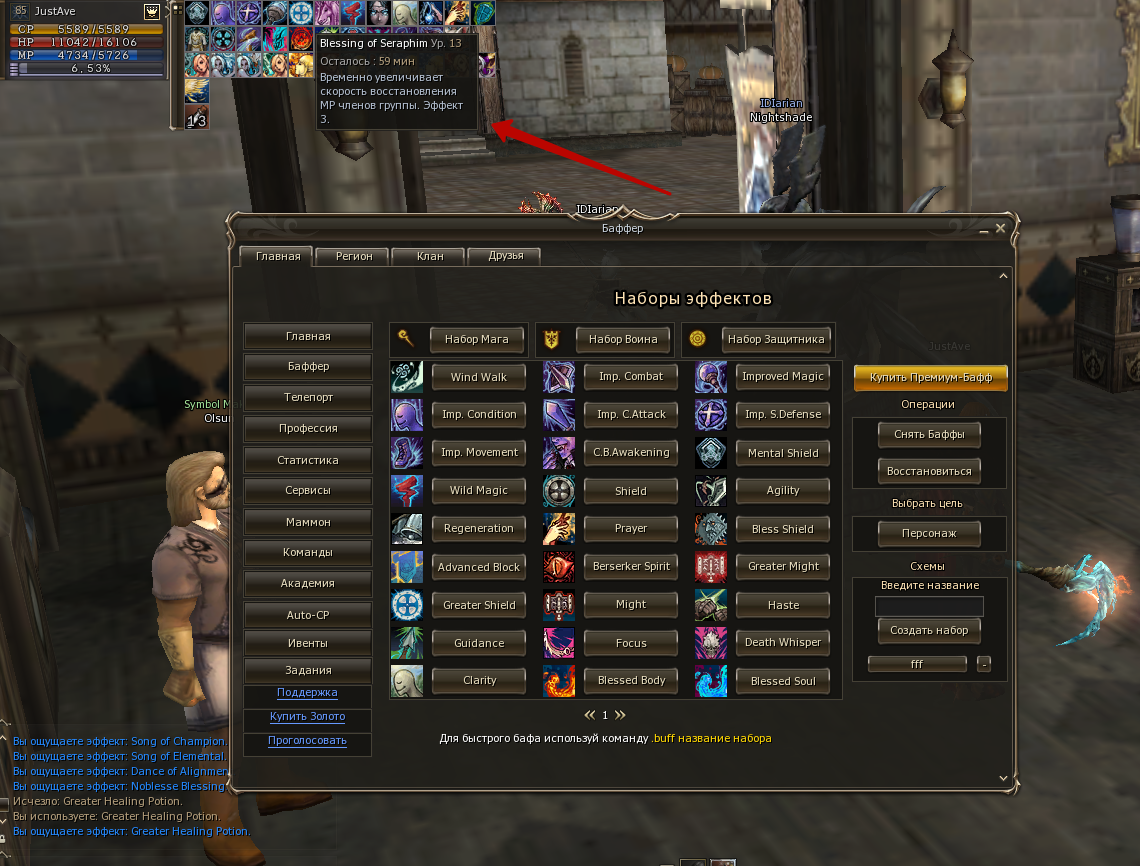Cast the Wind Walk buff
The image size is (1140, 866).
click(478, 377)
